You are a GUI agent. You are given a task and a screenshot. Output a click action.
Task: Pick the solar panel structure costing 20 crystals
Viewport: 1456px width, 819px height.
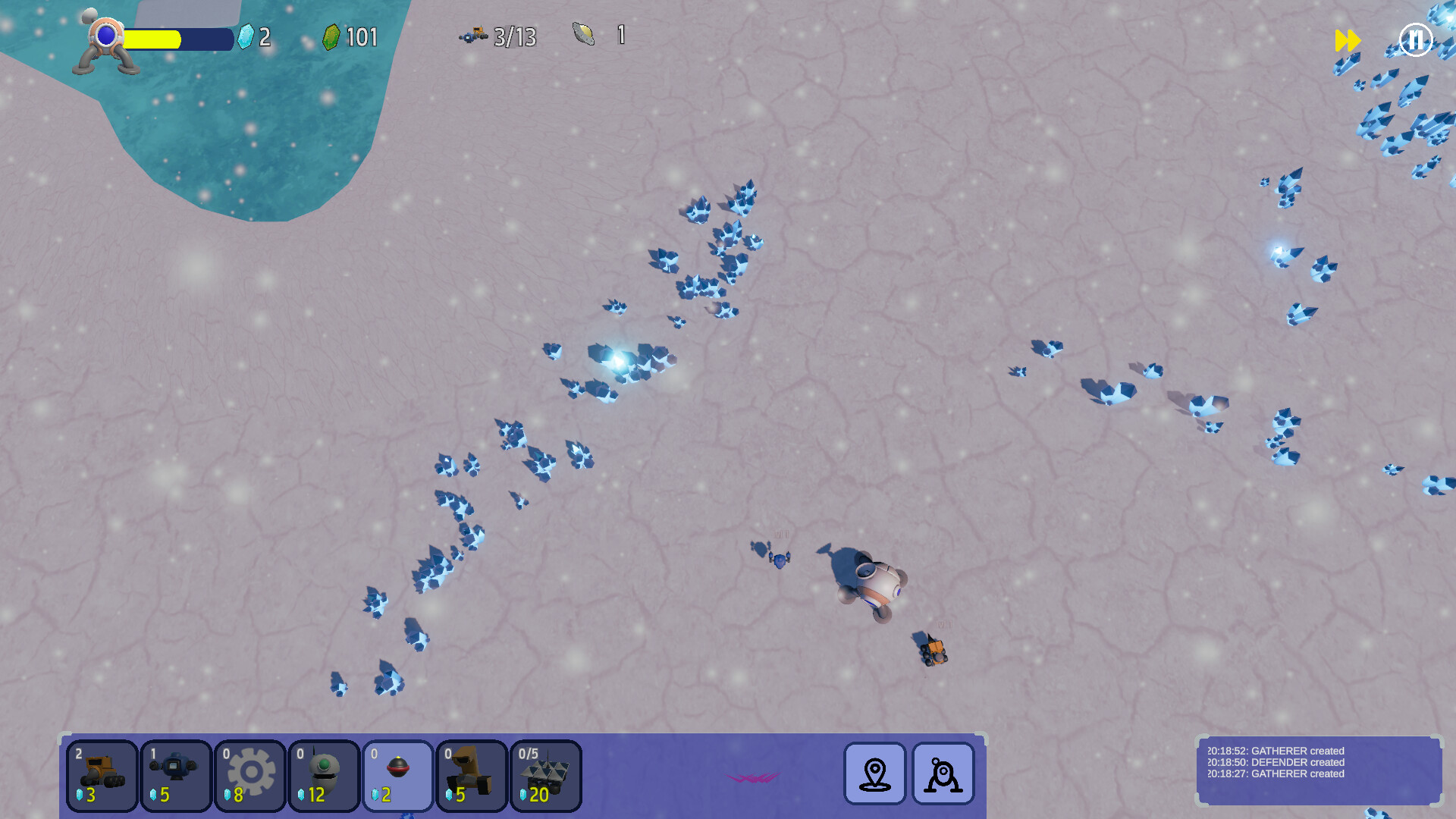click(x=546, y=775)
